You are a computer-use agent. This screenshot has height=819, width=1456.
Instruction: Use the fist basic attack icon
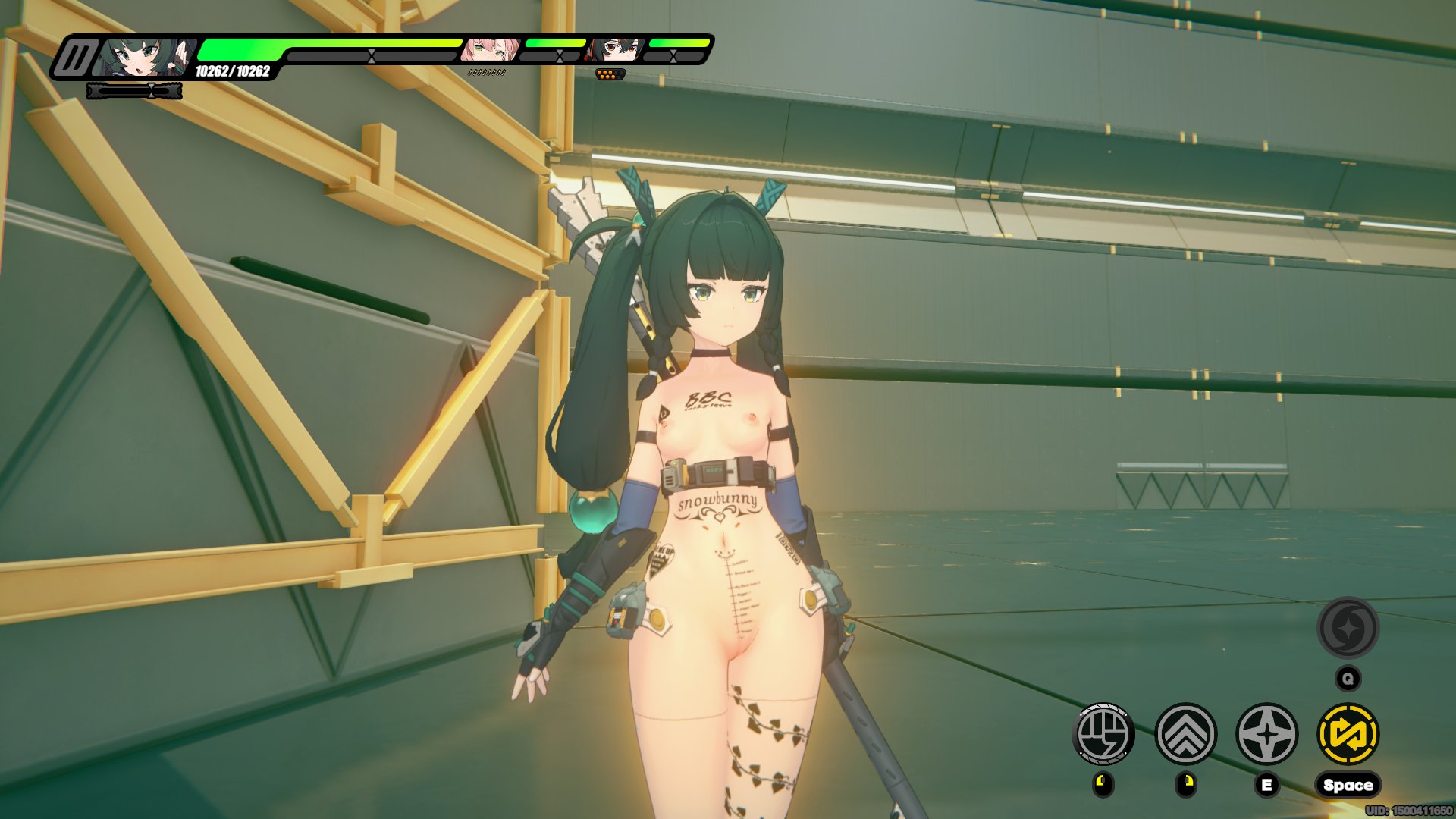(1103, 734)
